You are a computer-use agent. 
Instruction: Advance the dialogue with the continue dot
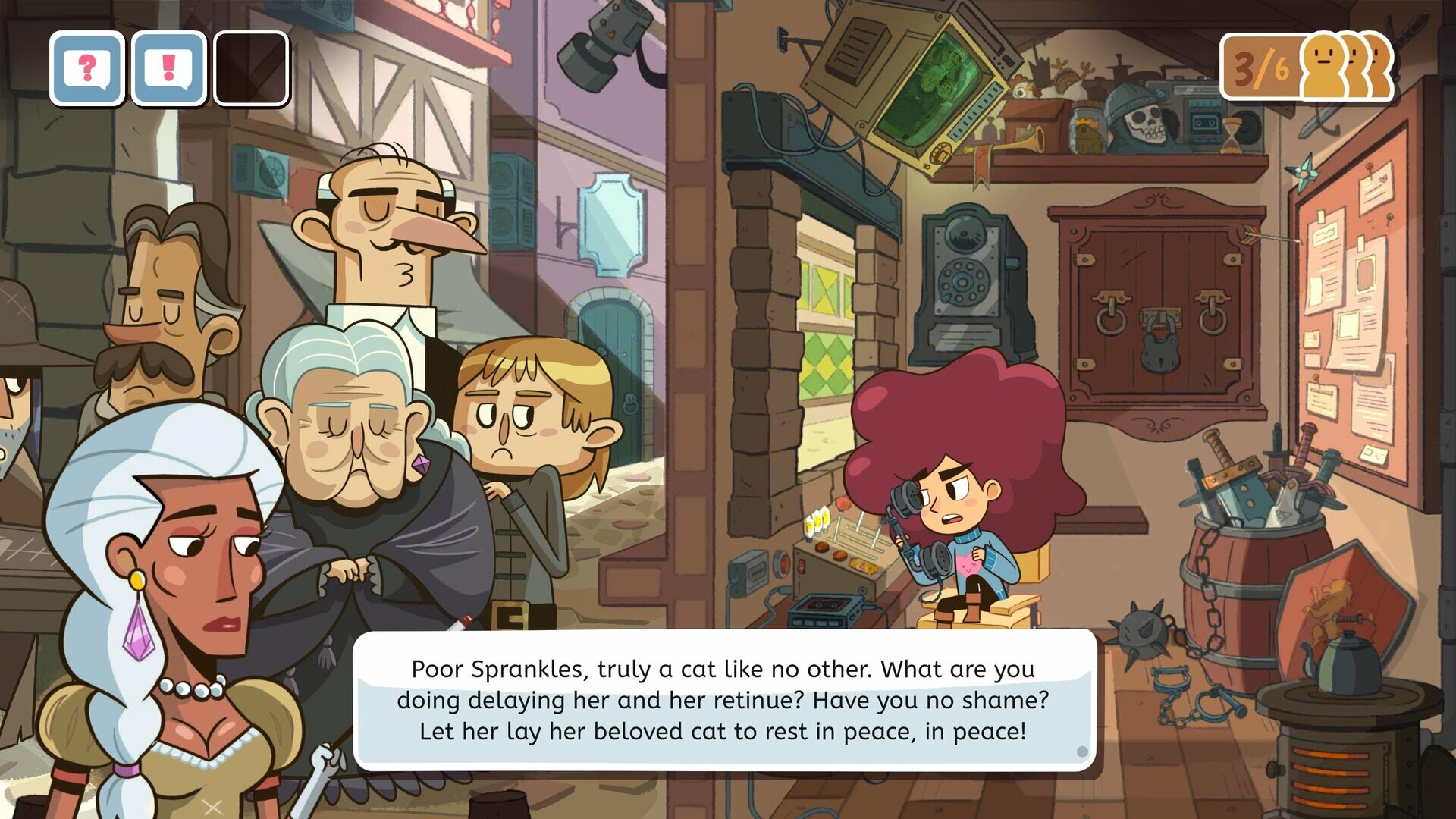1081,753
